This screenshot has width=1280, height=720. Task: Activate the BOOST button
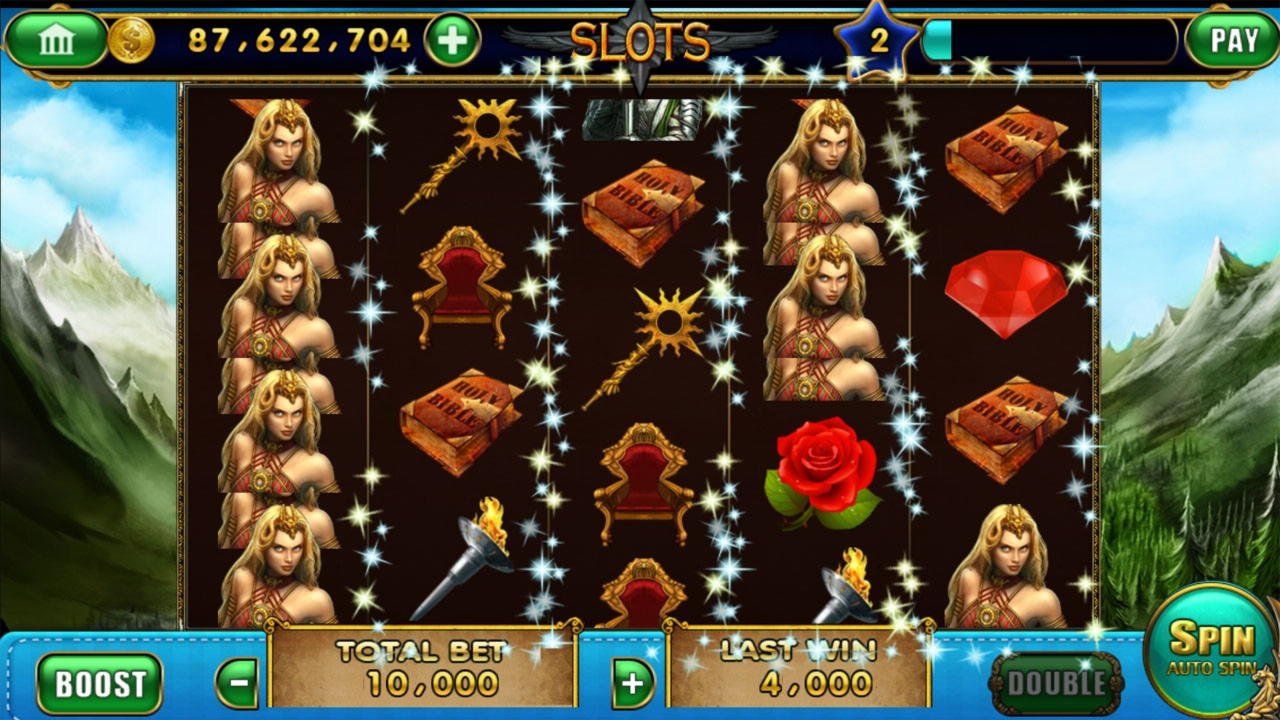pyautogui.click(x=99, y=684)
